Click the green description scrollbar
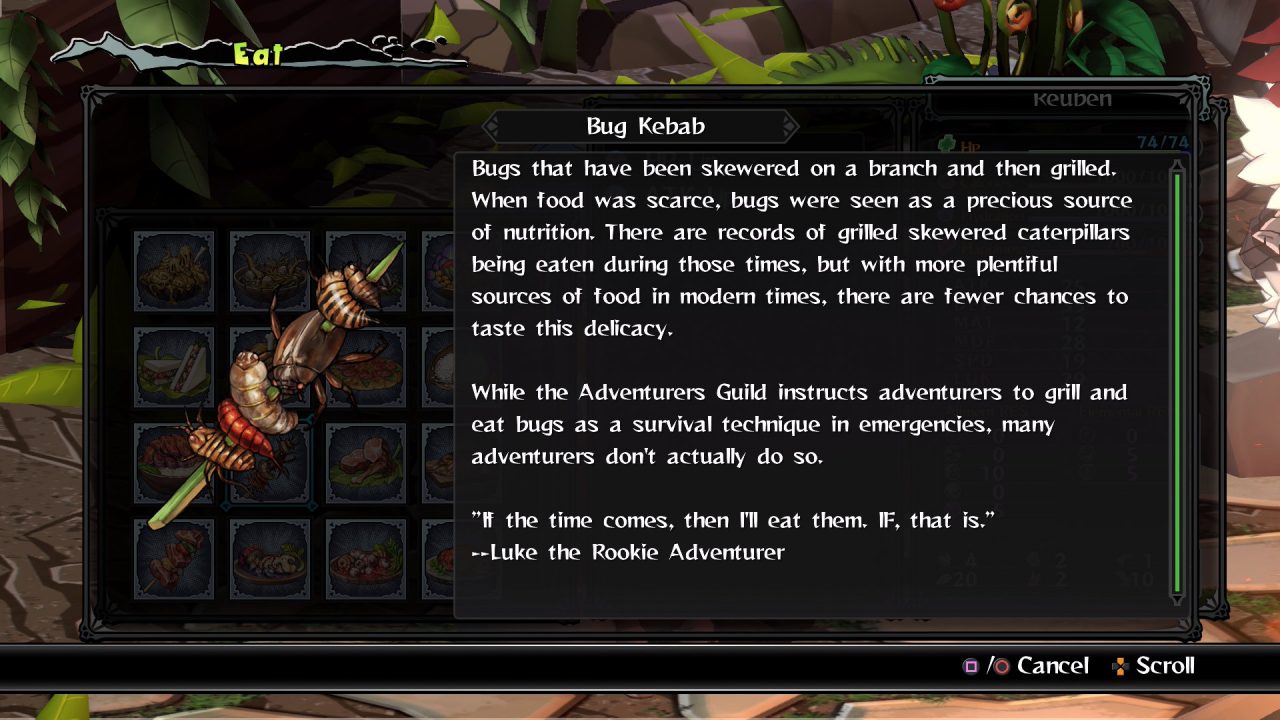 [x=1177, y=380]
